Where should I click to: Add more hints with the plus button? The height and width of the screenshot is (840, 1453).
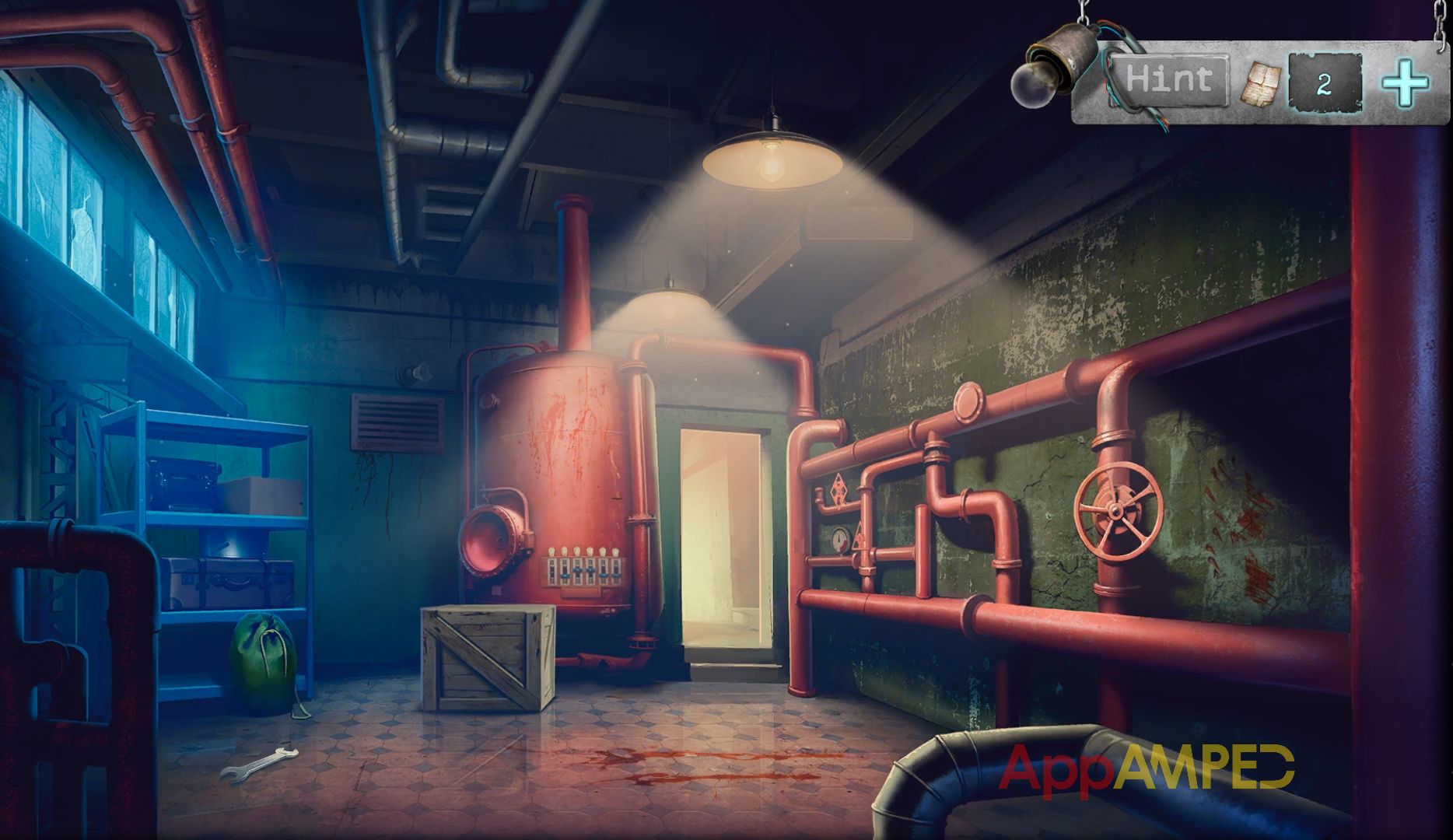click(1405, 82)
